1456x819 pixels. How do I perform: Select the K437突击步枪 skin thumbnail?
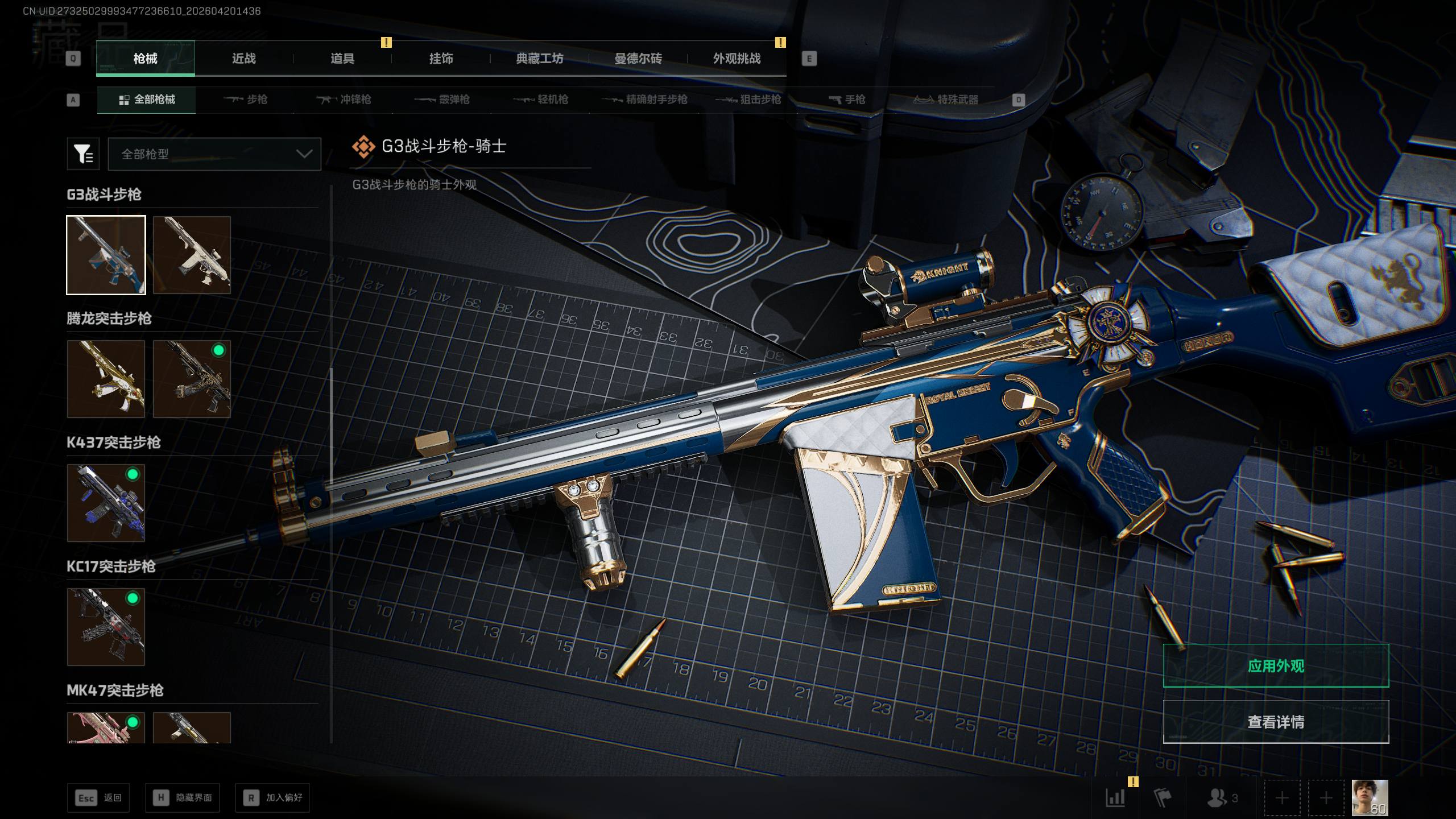[106, 503]
